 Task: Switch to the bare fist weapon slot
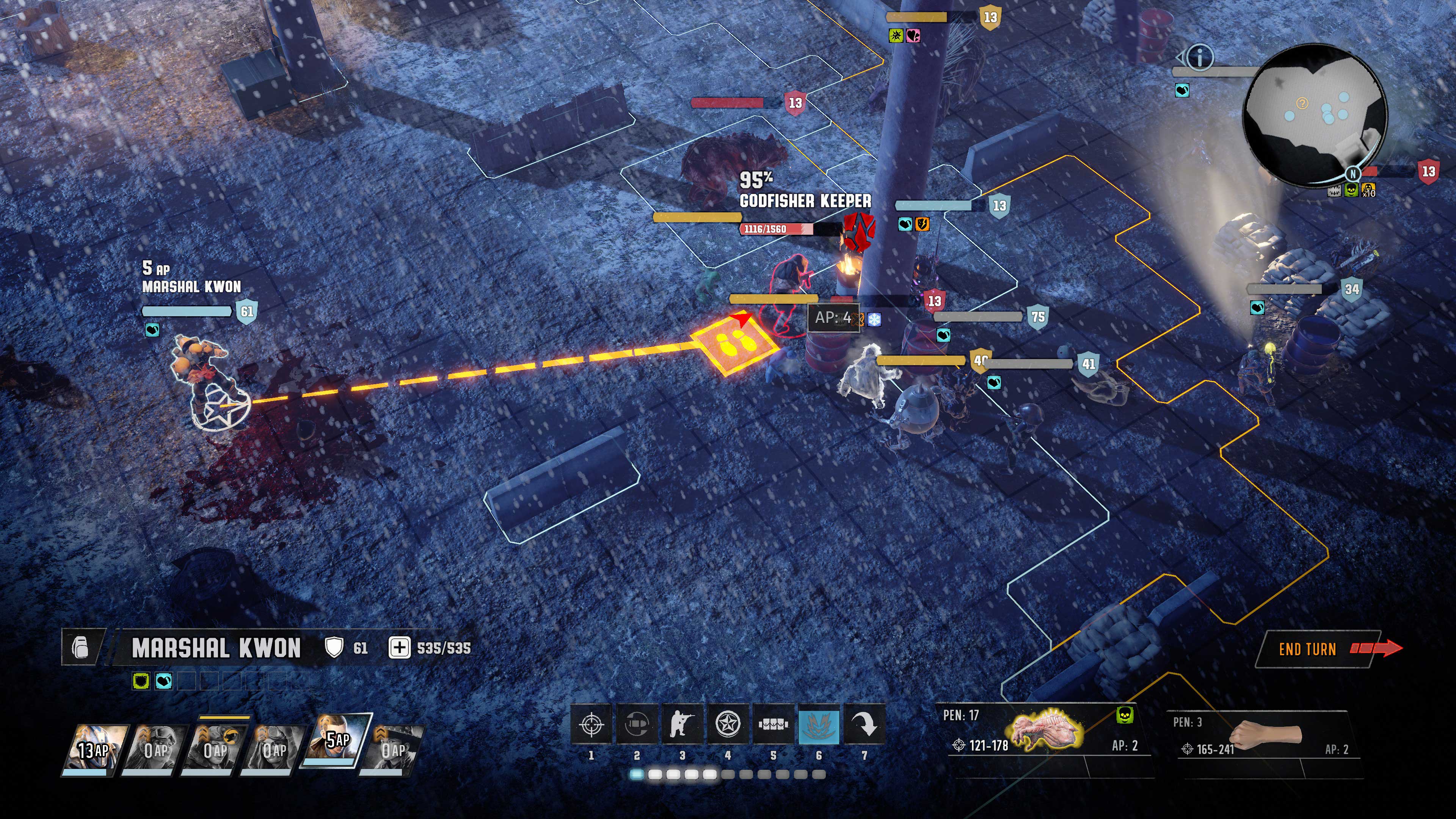tap(1266, 735)
